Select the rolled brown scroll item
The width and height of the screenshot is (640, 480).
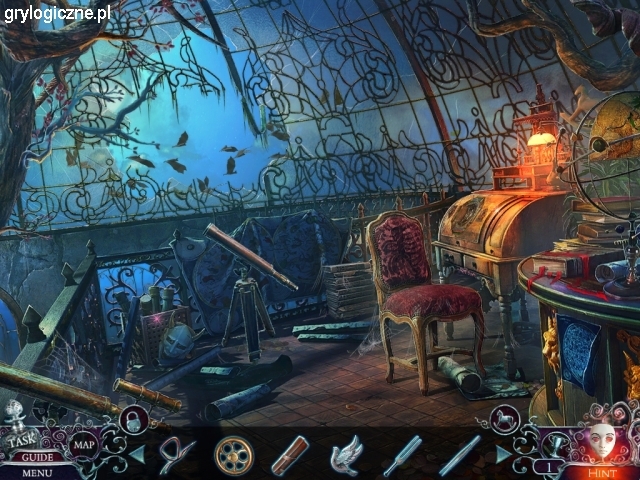point(290,455)
